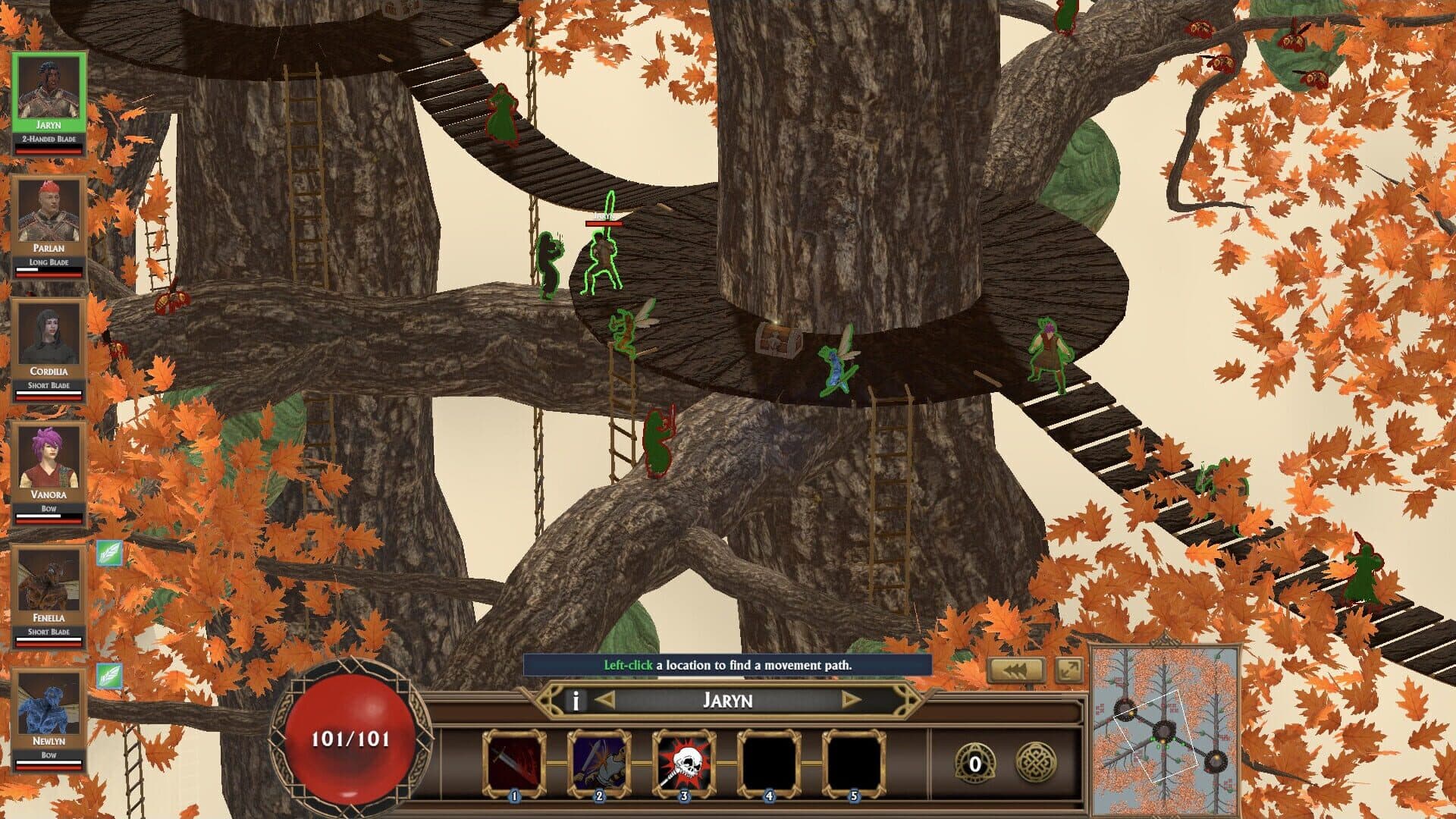Use the skull ability in hotbar slot 3
The image size is (1456, 819).
tap(683, 758)
